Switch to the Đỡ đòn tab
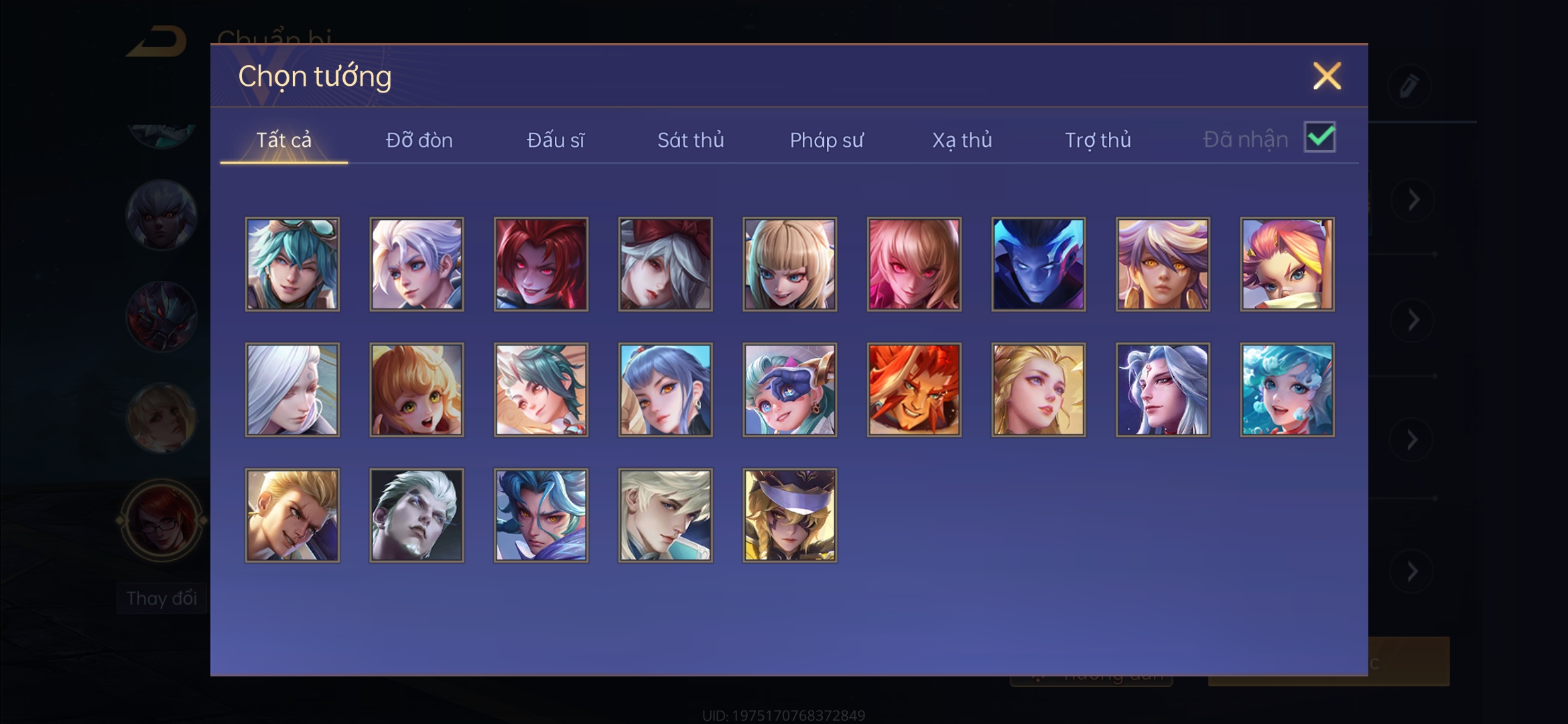 [x=419, y=140]
